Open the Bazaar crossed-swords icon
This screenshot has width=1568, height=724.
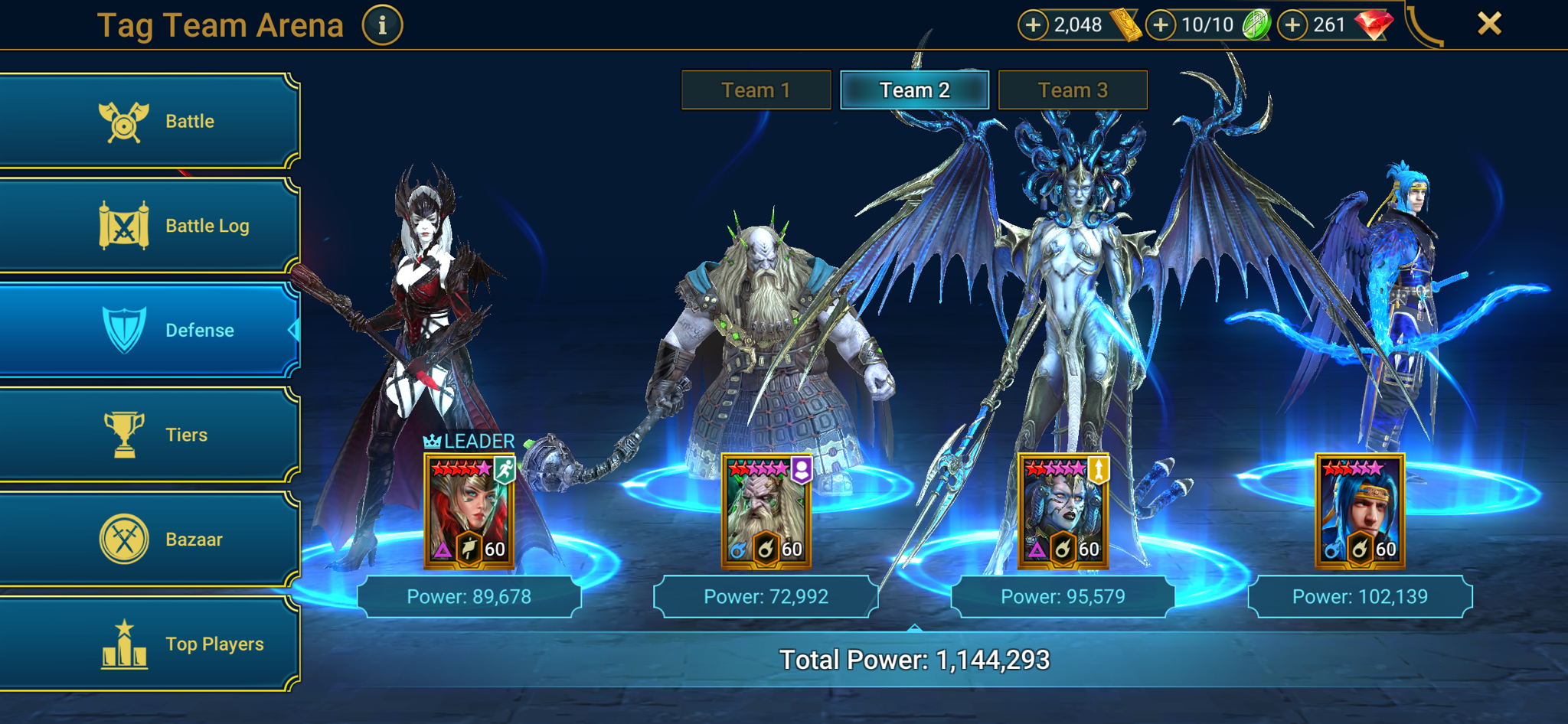point(122,538)
